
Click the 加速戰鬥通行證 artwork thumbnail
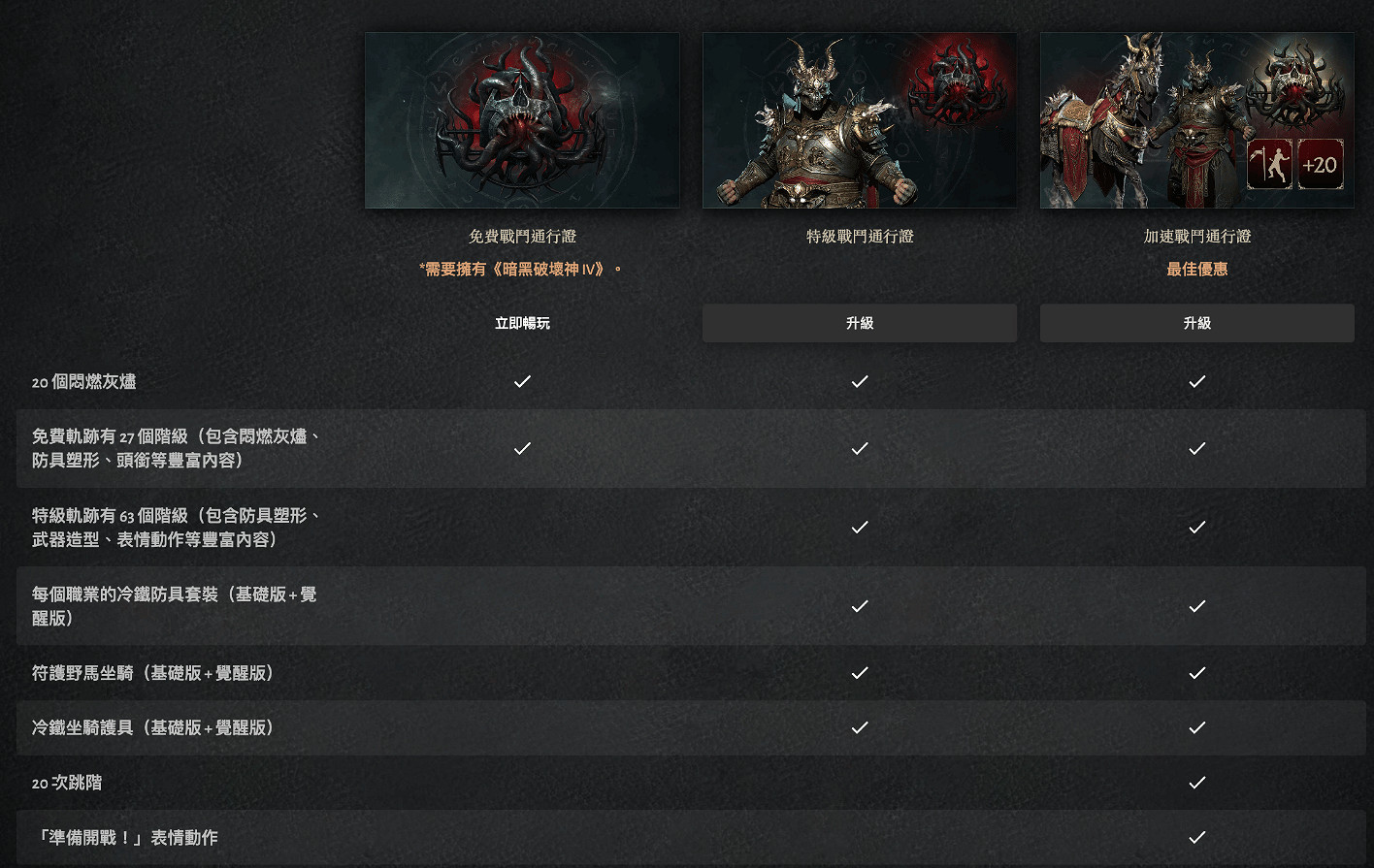pos(1196,119)
